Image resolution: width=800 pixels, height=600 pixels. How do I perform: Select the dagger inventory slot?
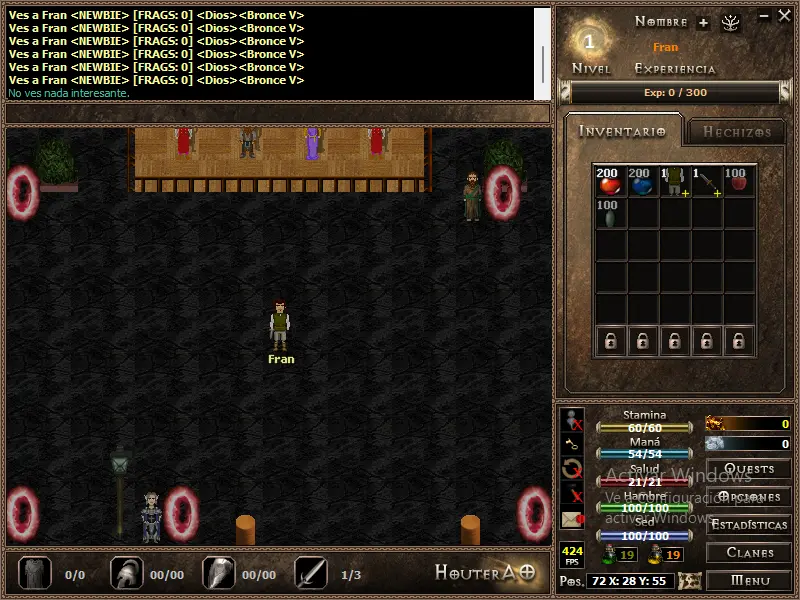(706, 181)
